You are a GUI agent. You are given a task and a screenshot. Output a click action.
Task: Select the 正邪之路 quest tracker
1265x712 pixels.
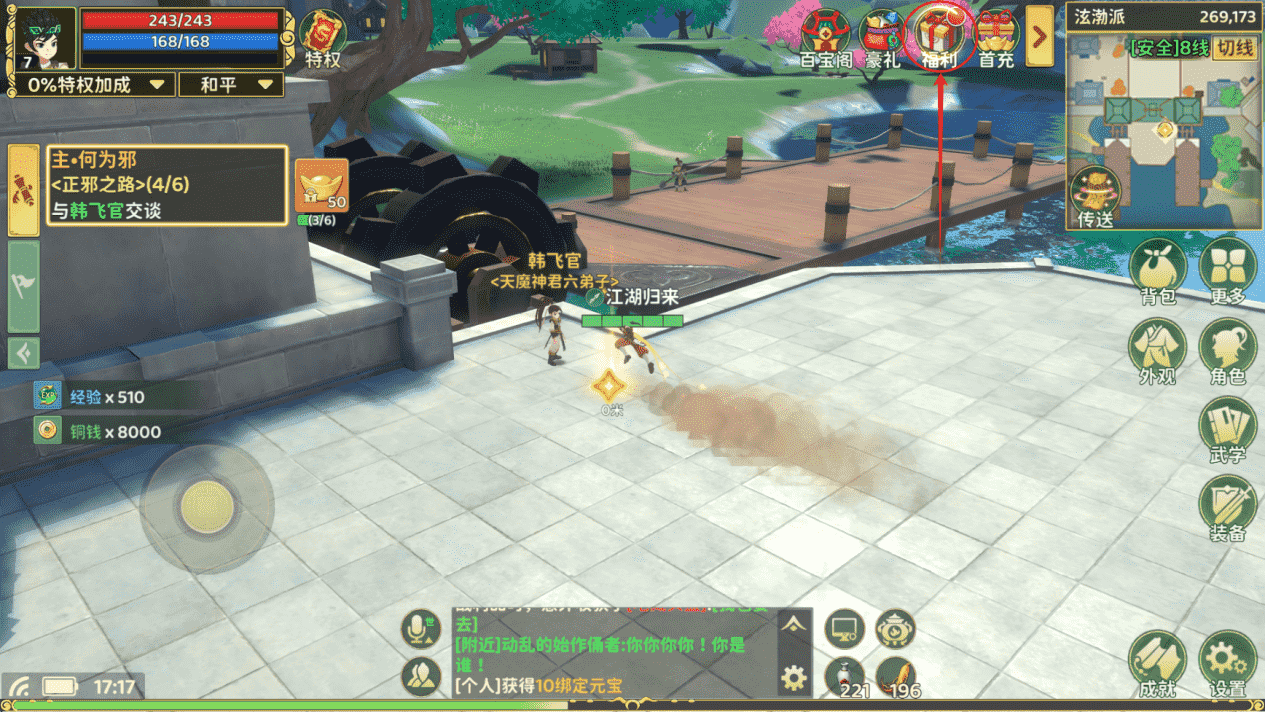(167, 185)
